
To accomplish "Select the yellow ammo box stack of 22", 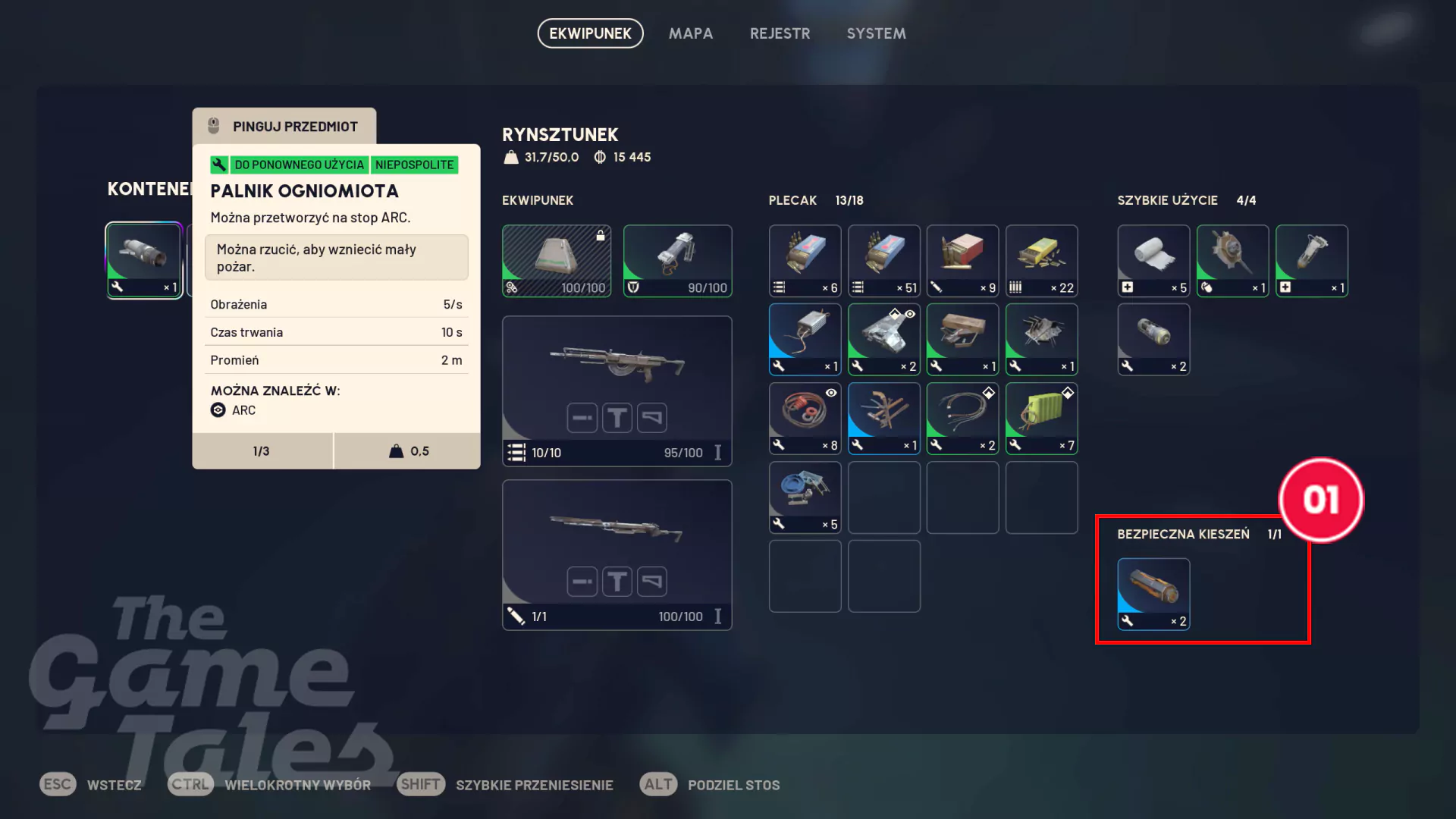I will click(1041, 260).
